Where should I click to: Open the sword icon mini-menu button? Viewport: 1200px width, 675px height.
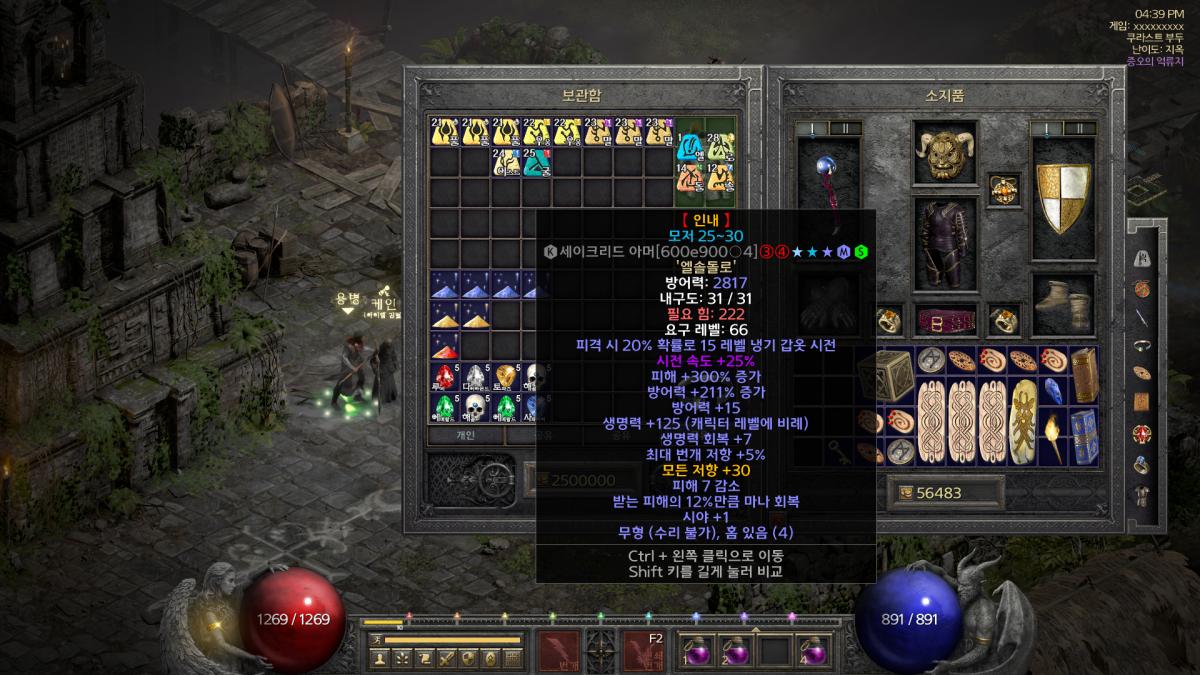pos(445,658)
